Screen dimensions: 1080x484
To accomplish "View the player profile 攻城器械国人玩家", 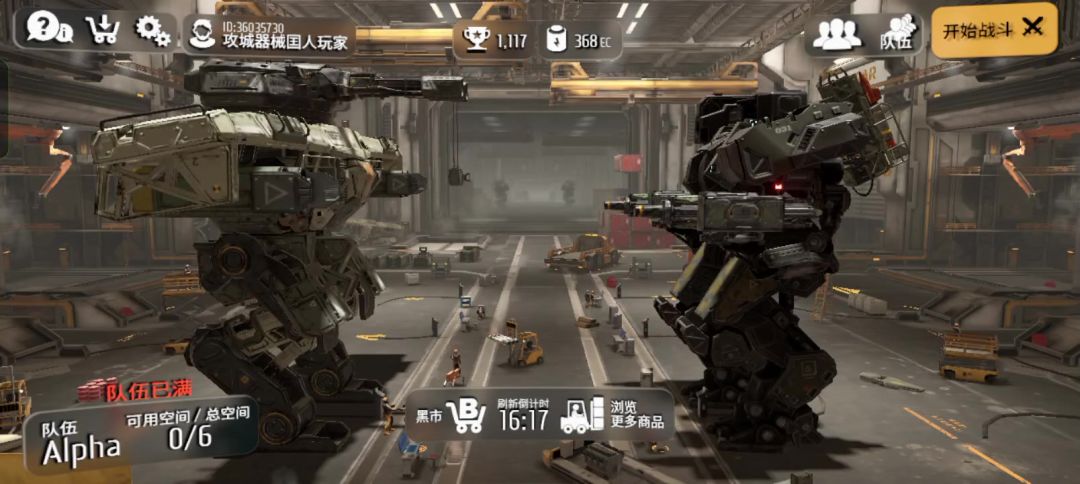I will point(270,36).
